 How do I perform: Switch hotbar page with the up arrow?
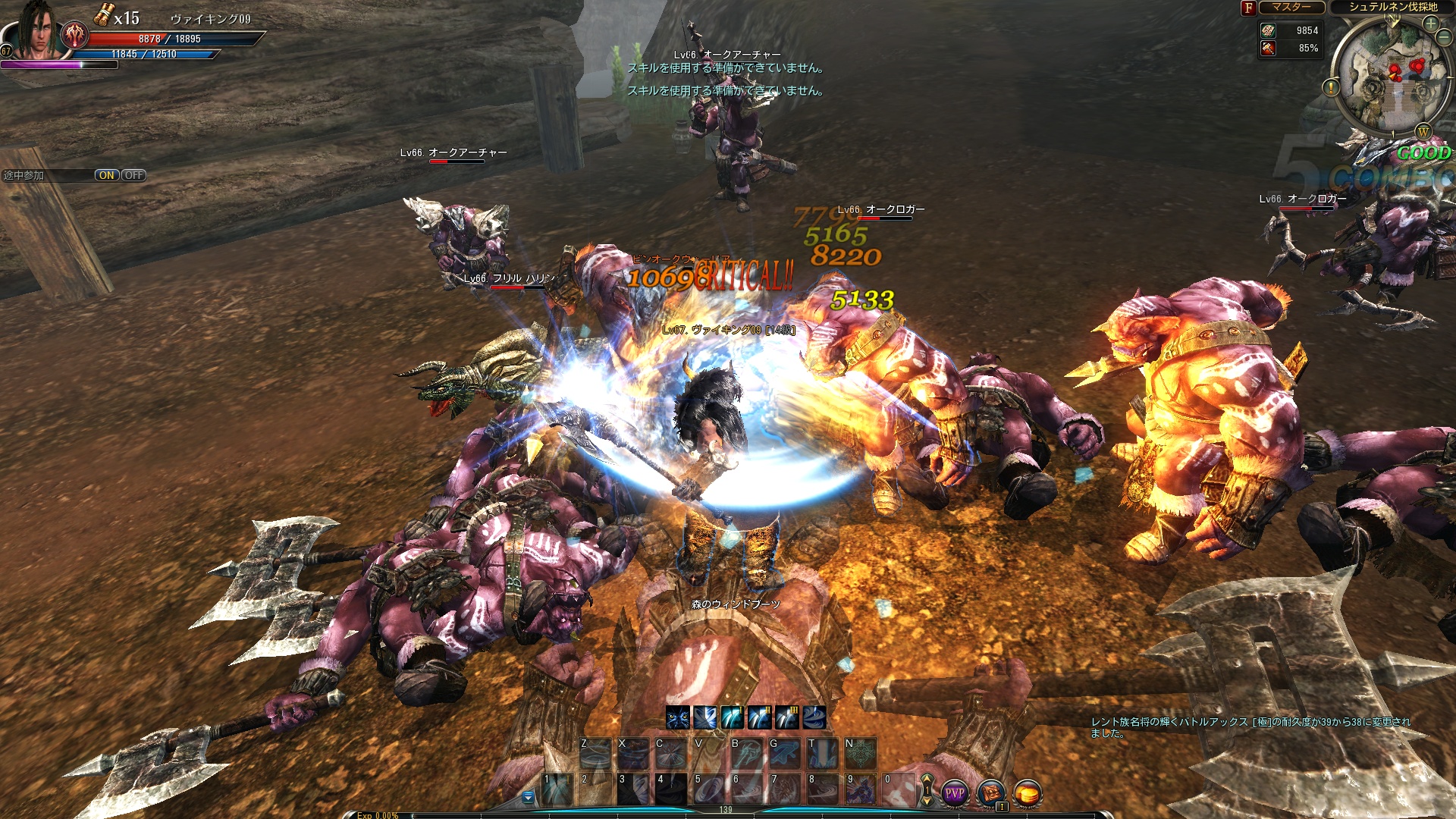(927, 780)
